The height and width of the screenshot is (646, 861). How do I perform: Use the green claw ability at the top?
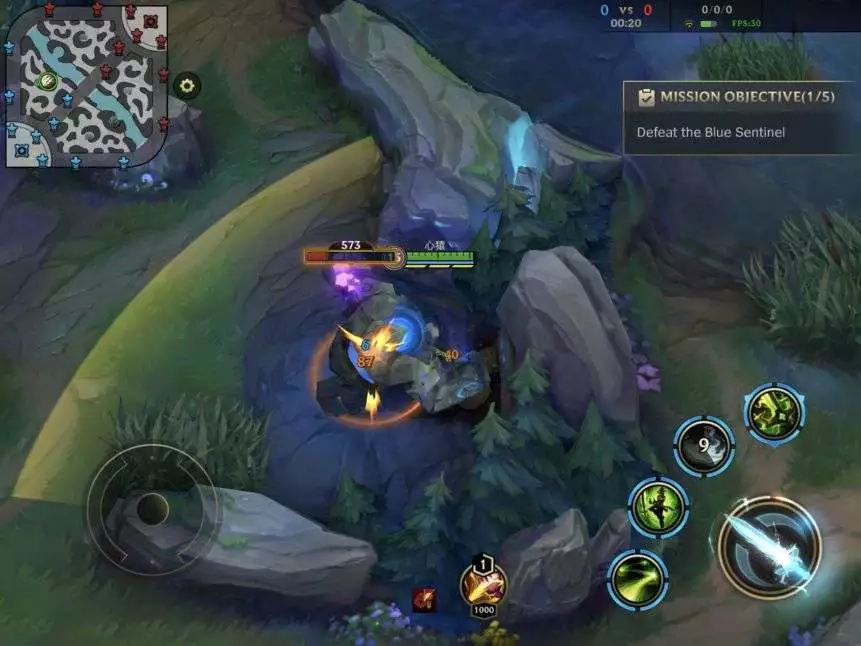[774, 412]
